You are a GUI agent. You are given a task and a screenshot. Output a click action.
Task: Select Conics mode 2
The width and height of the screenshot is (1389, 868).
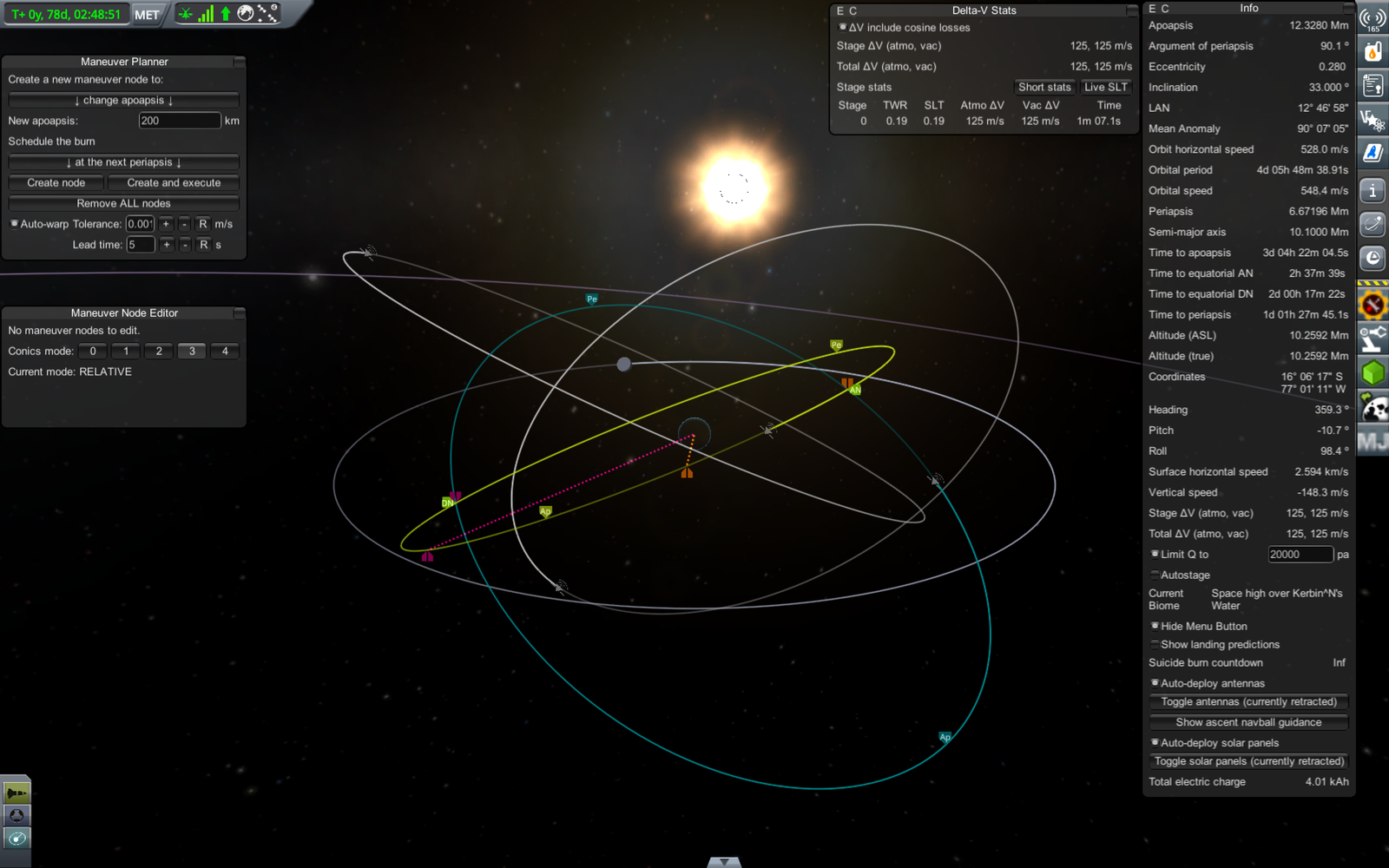(x=159, y=352)
